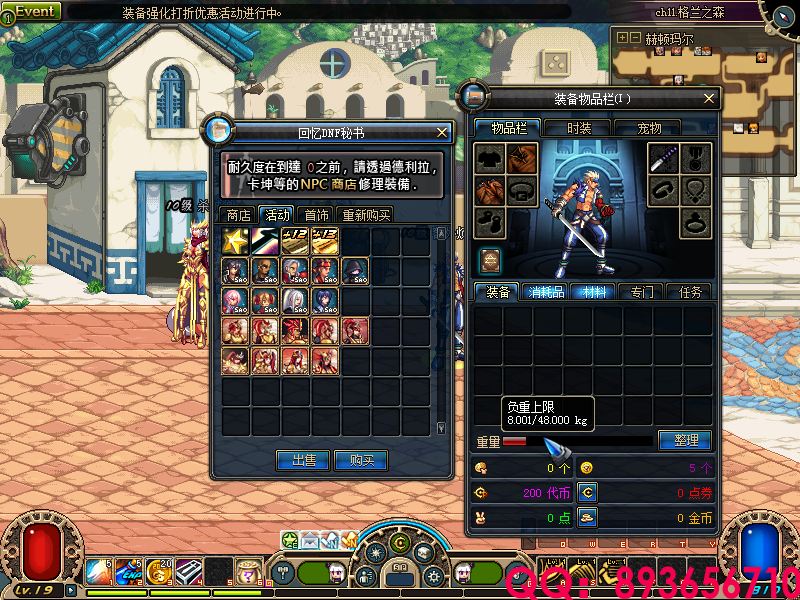Viewport: 800px width, 600px height.
Task: Pick the +13 enhancement ticket item
Action: [x=326, y=241]
